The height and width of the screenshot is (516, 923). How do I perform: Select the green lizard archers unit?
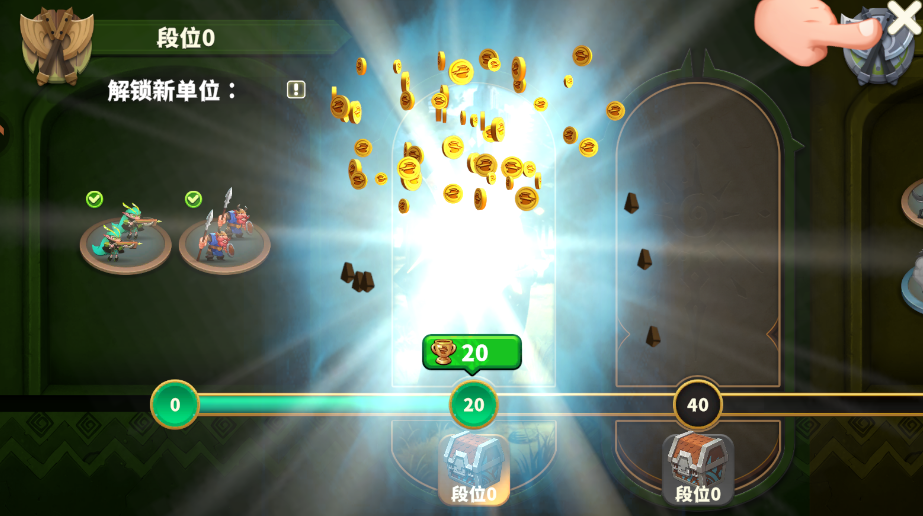[x=126, y=238]
